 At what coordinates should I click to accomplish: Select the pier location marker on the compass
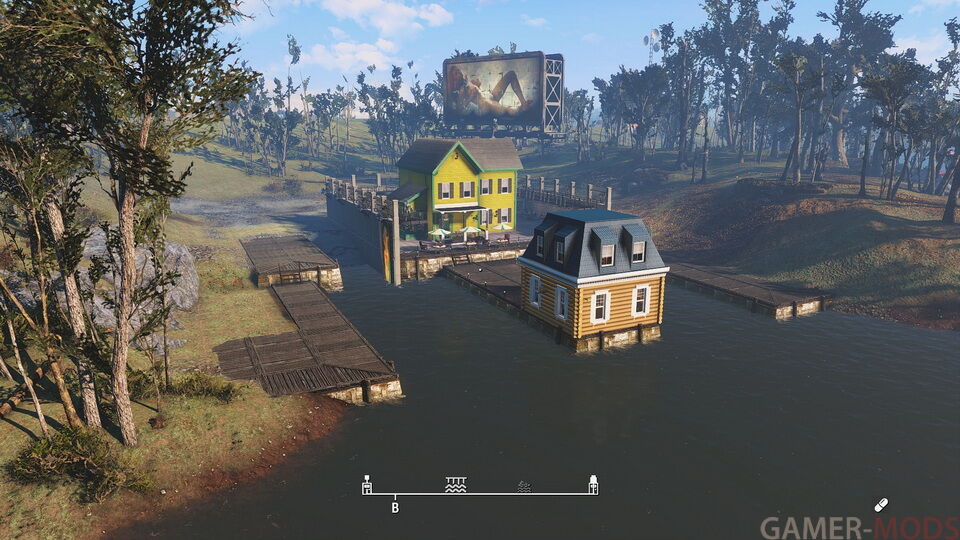[x=455, y=484]
